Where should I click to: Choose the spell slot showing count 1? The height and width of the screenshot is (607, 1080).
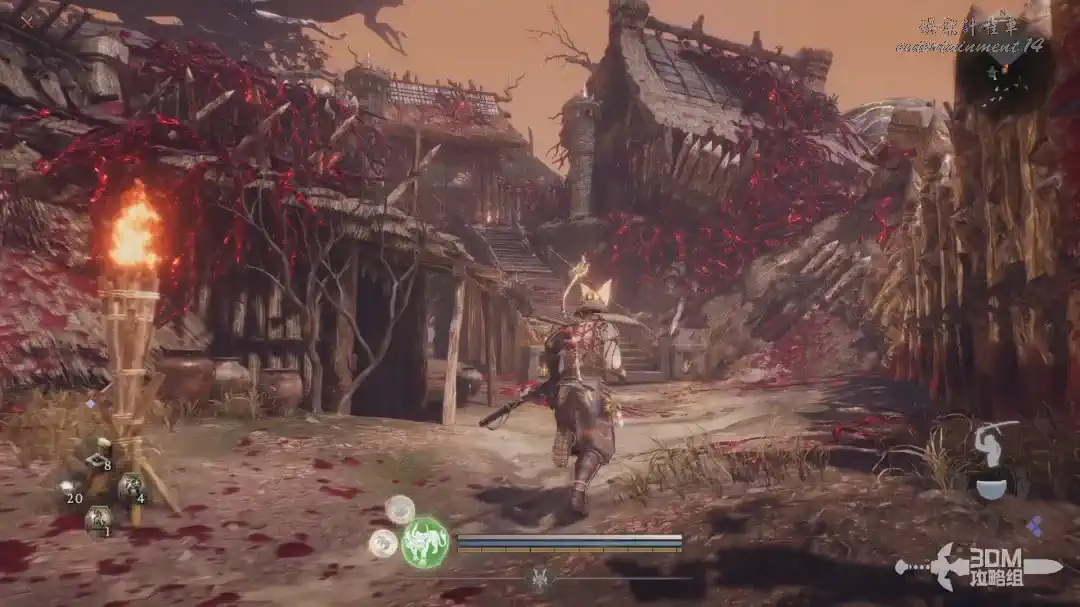pos(98,519)
